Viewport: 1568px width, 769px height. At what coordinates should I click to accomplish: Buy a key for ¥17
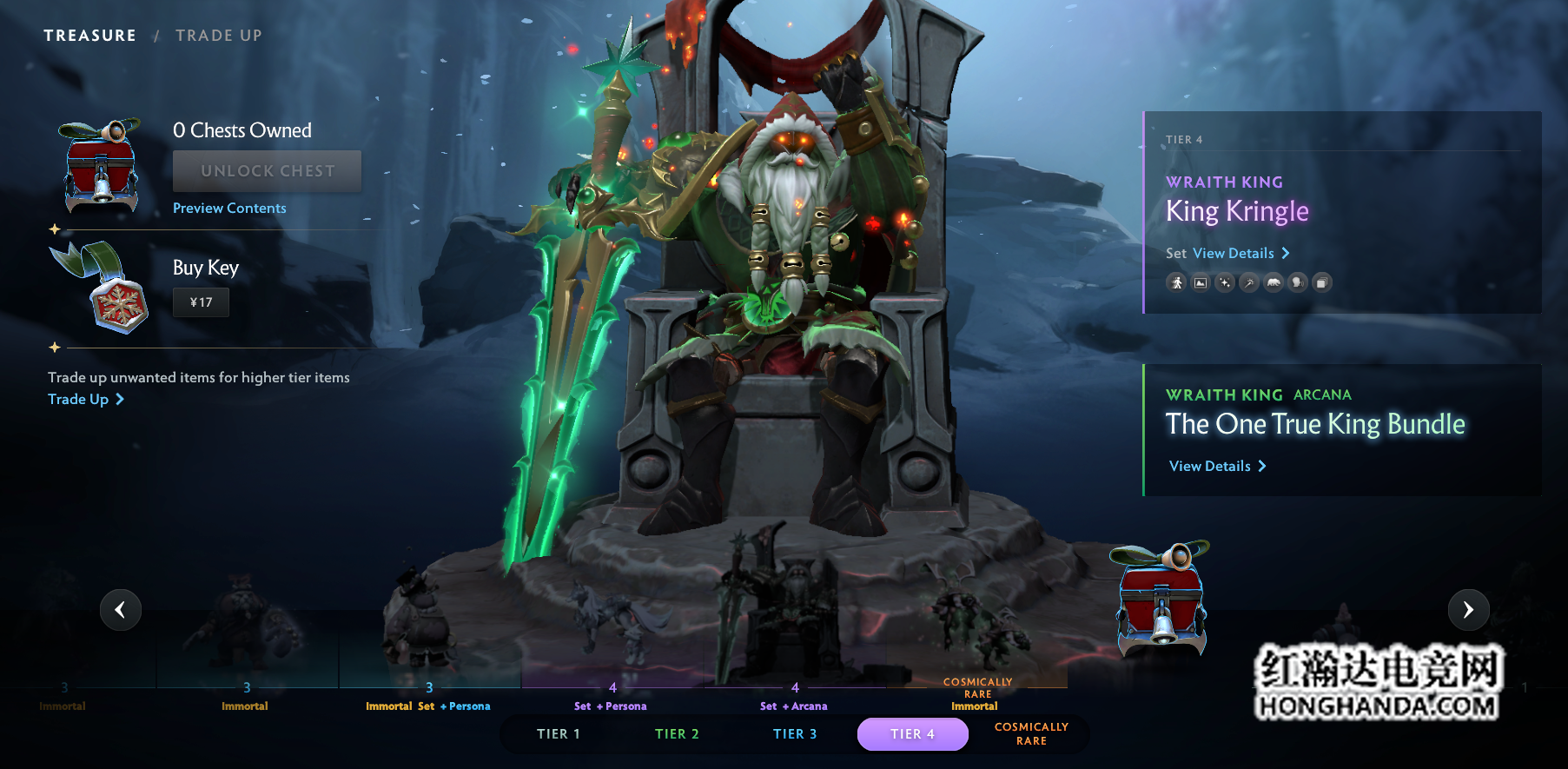click(x=201, y=302)
